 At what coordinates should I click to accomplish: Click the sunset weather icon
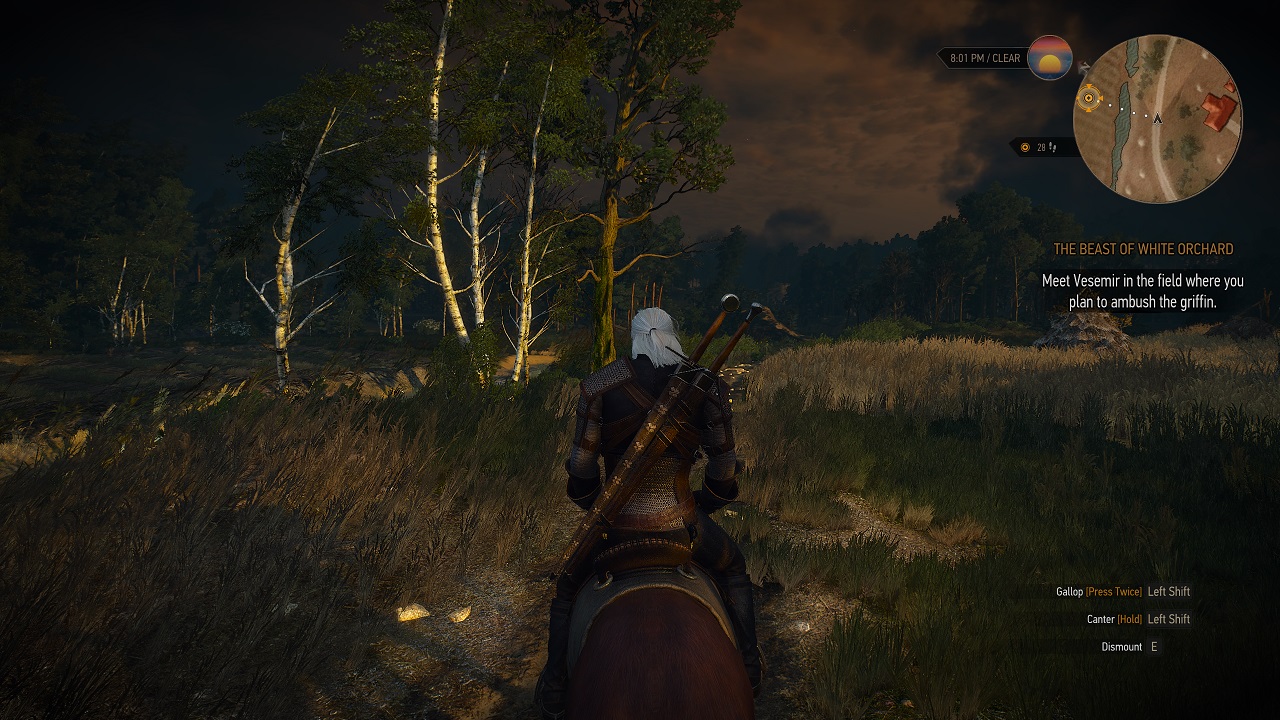tap(1049, 58)
